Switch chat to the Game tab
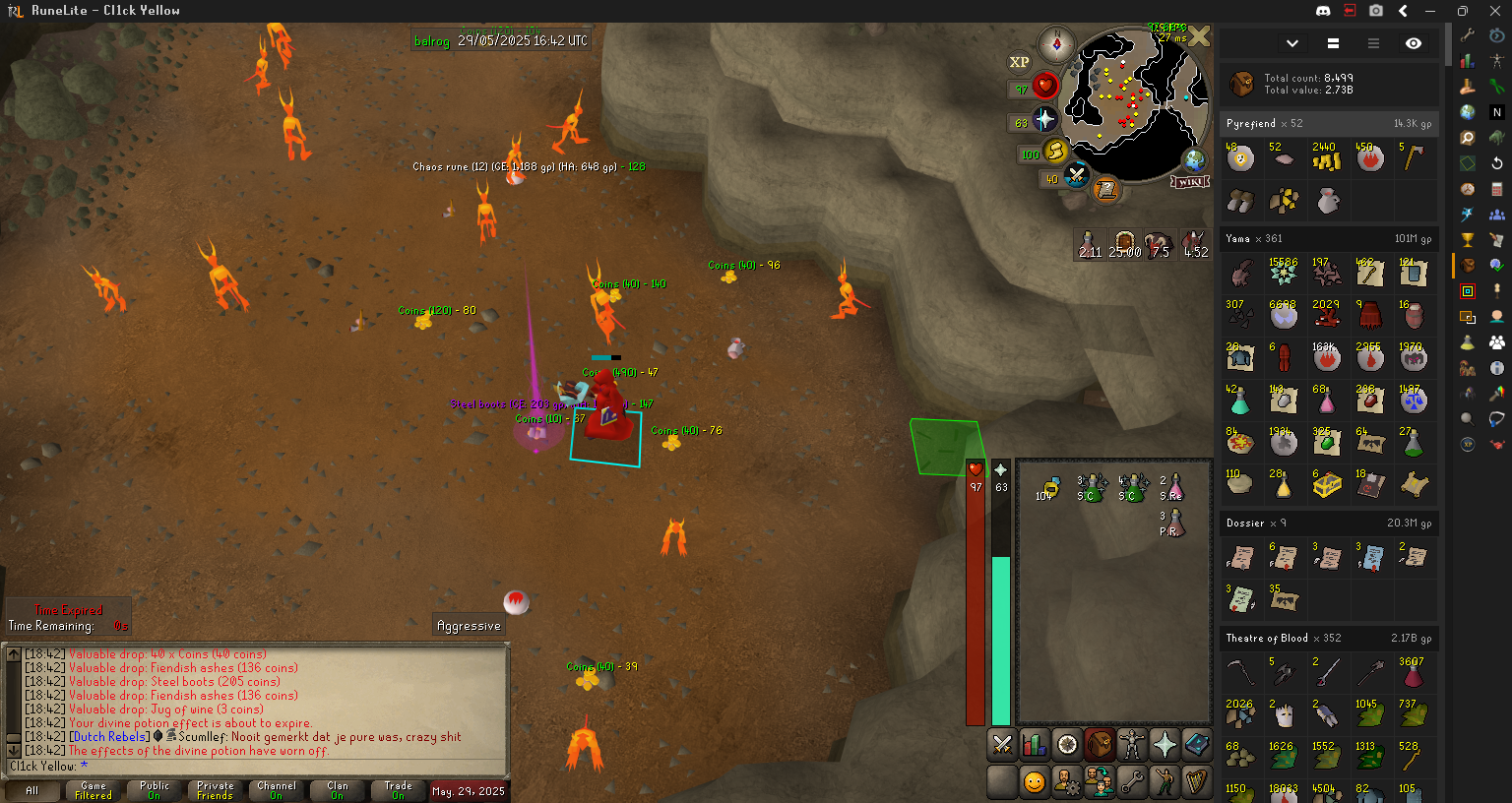 [94, 790]
